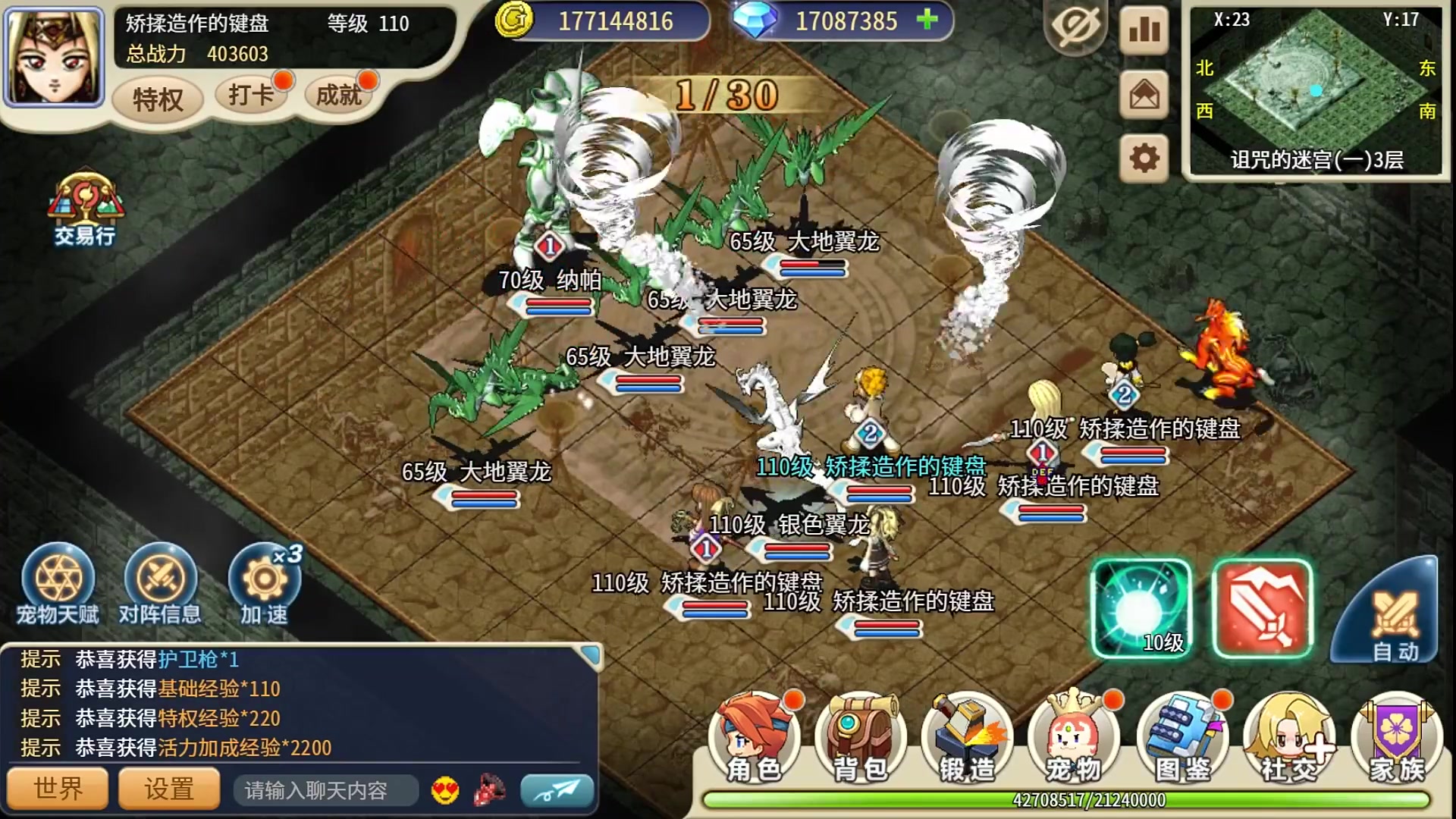
Task: Activate the glowing orb level 10 skill
Action: 1141,608
